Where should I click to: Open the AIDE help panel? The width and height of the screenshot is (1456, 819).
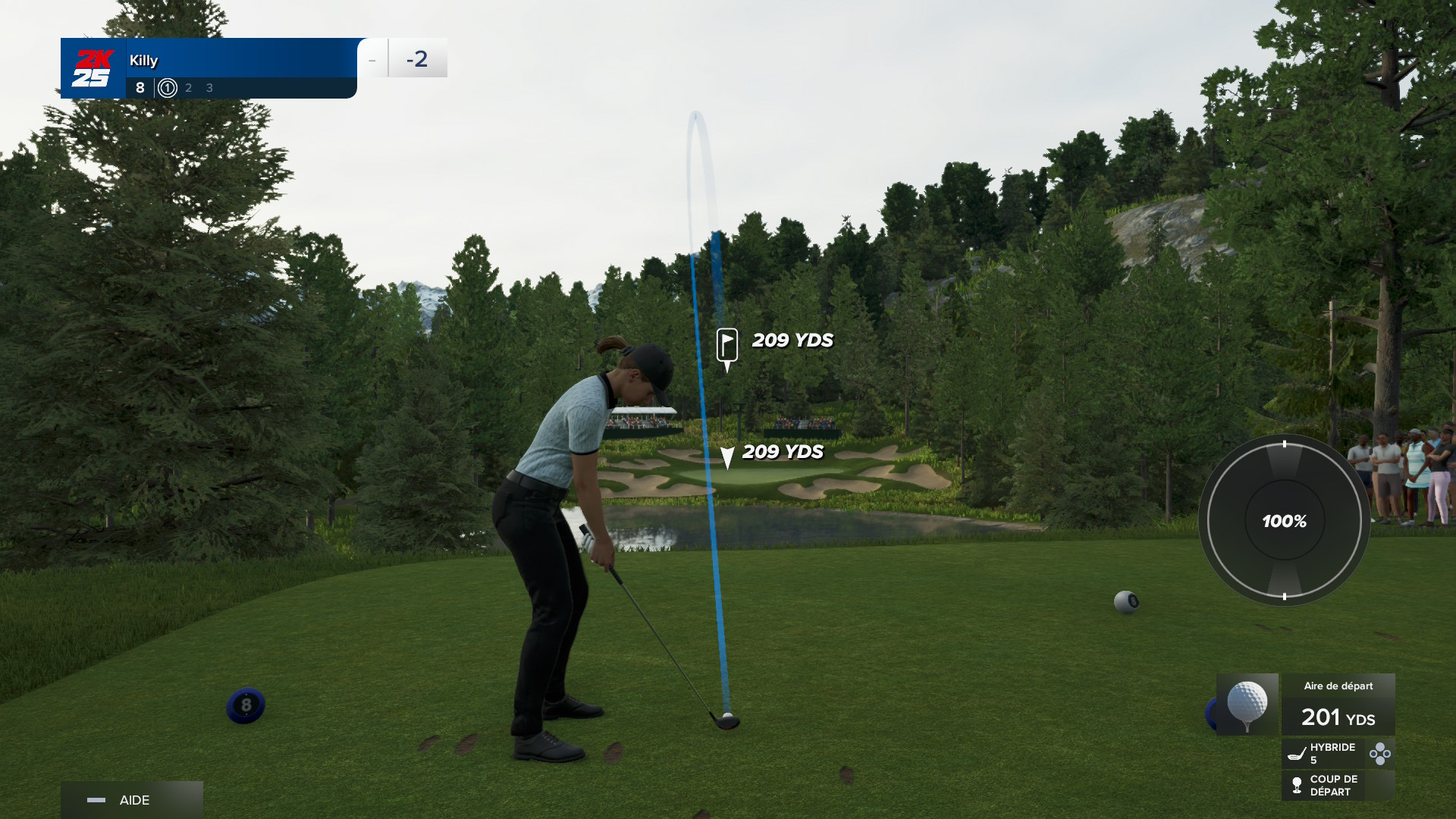[x=131, y=800]
